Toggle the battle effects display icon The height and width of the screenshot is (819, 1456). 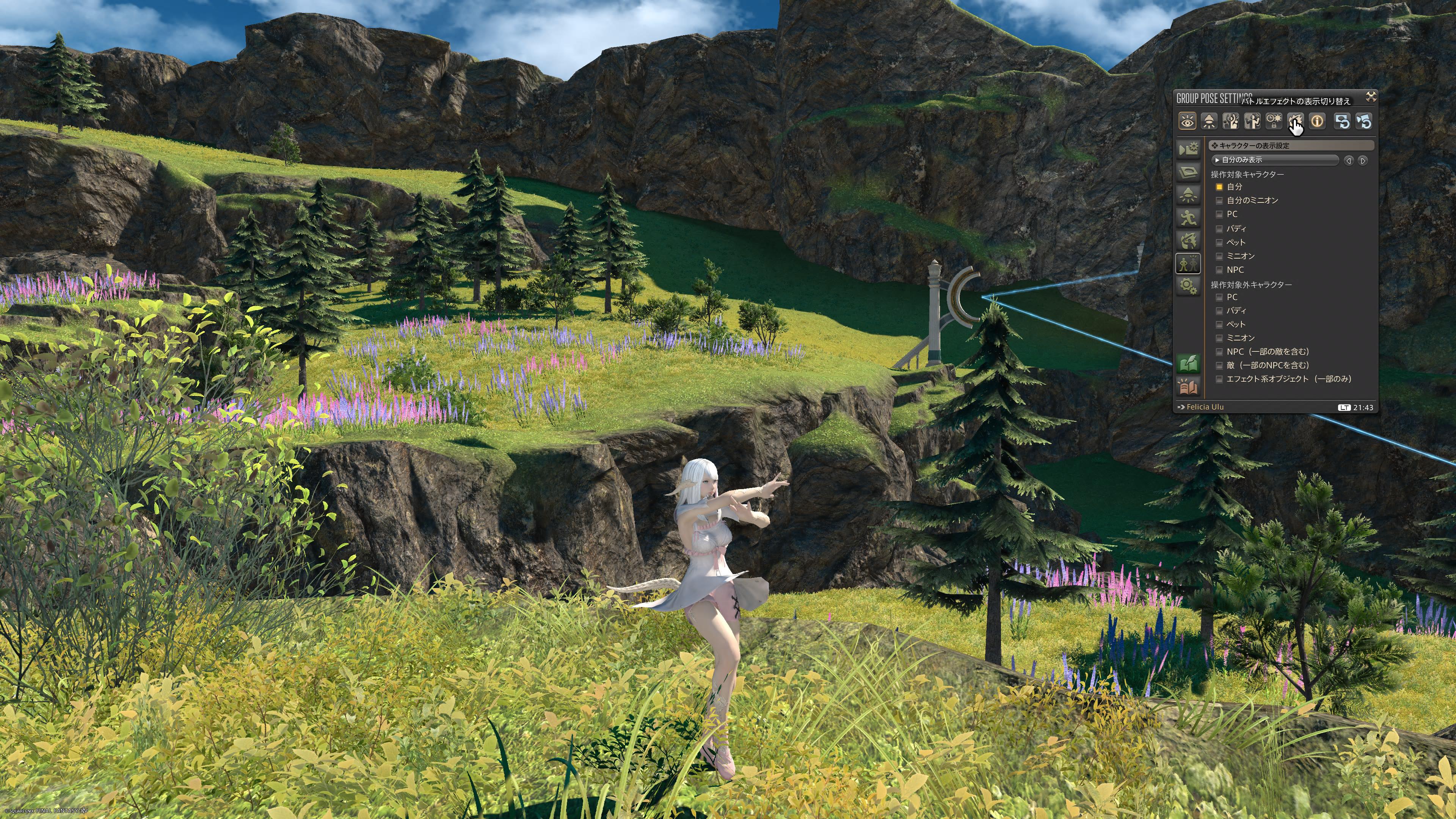(x=1295, y=121)
